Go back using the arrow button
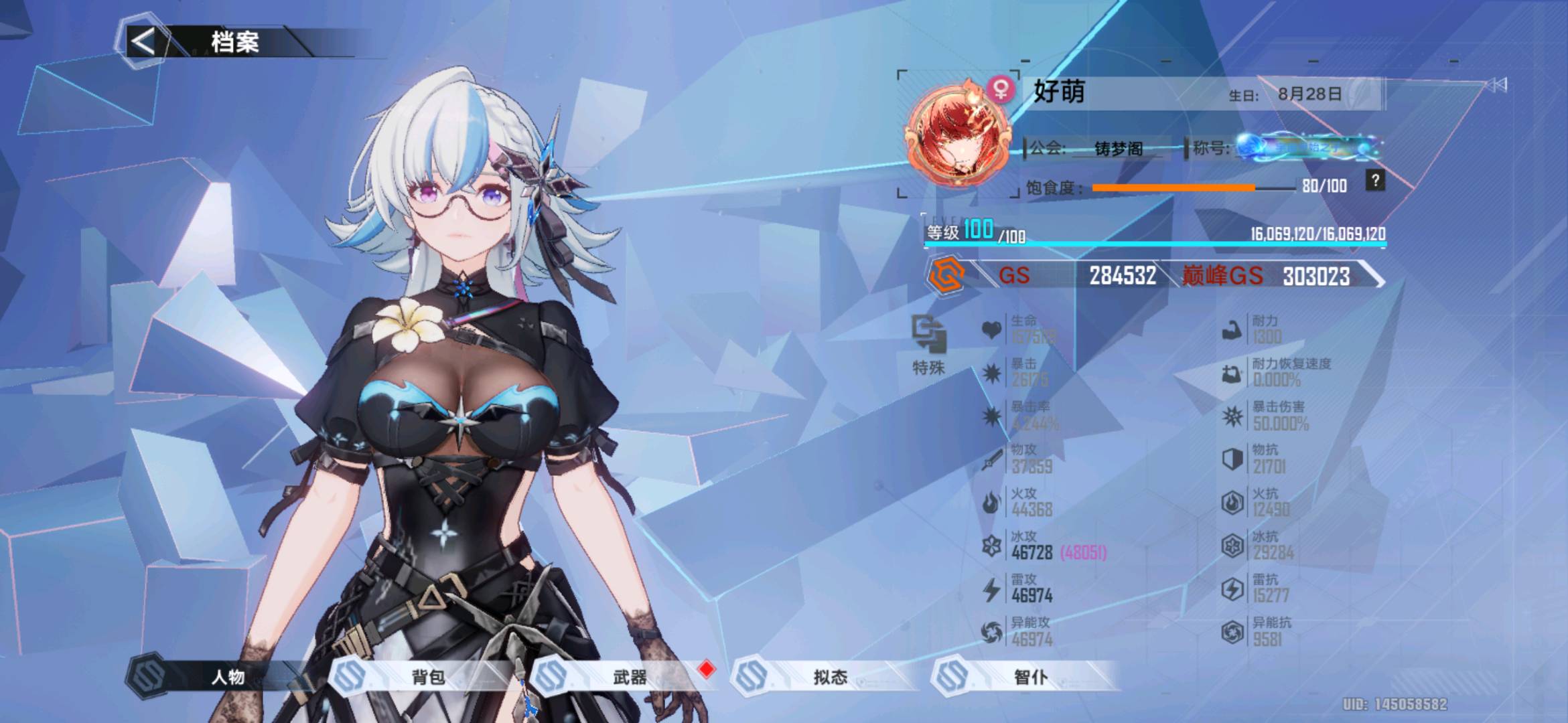The image size is (1568, 723). [x=143, y=42]
